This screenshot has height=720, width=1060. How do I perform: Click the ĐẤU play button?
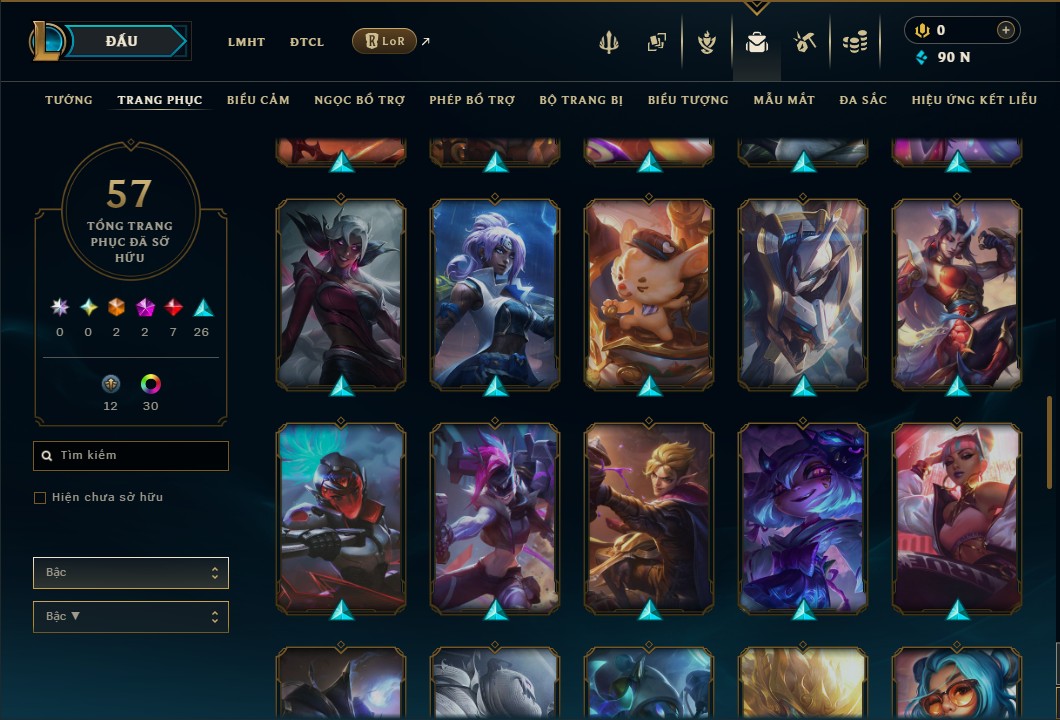click(122, 41)
